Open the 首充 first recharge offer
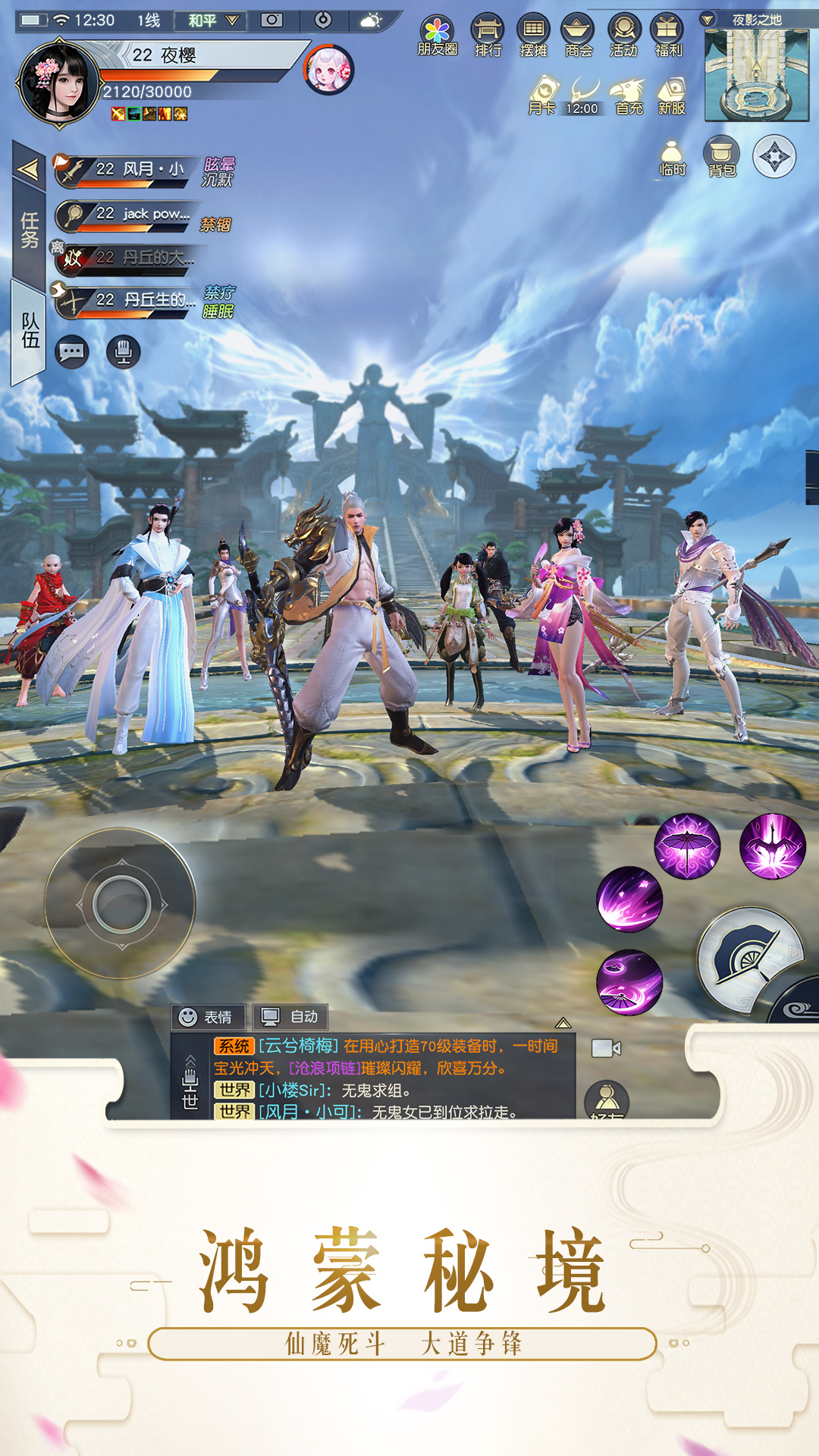The image size is (819, 1456). 629,96
